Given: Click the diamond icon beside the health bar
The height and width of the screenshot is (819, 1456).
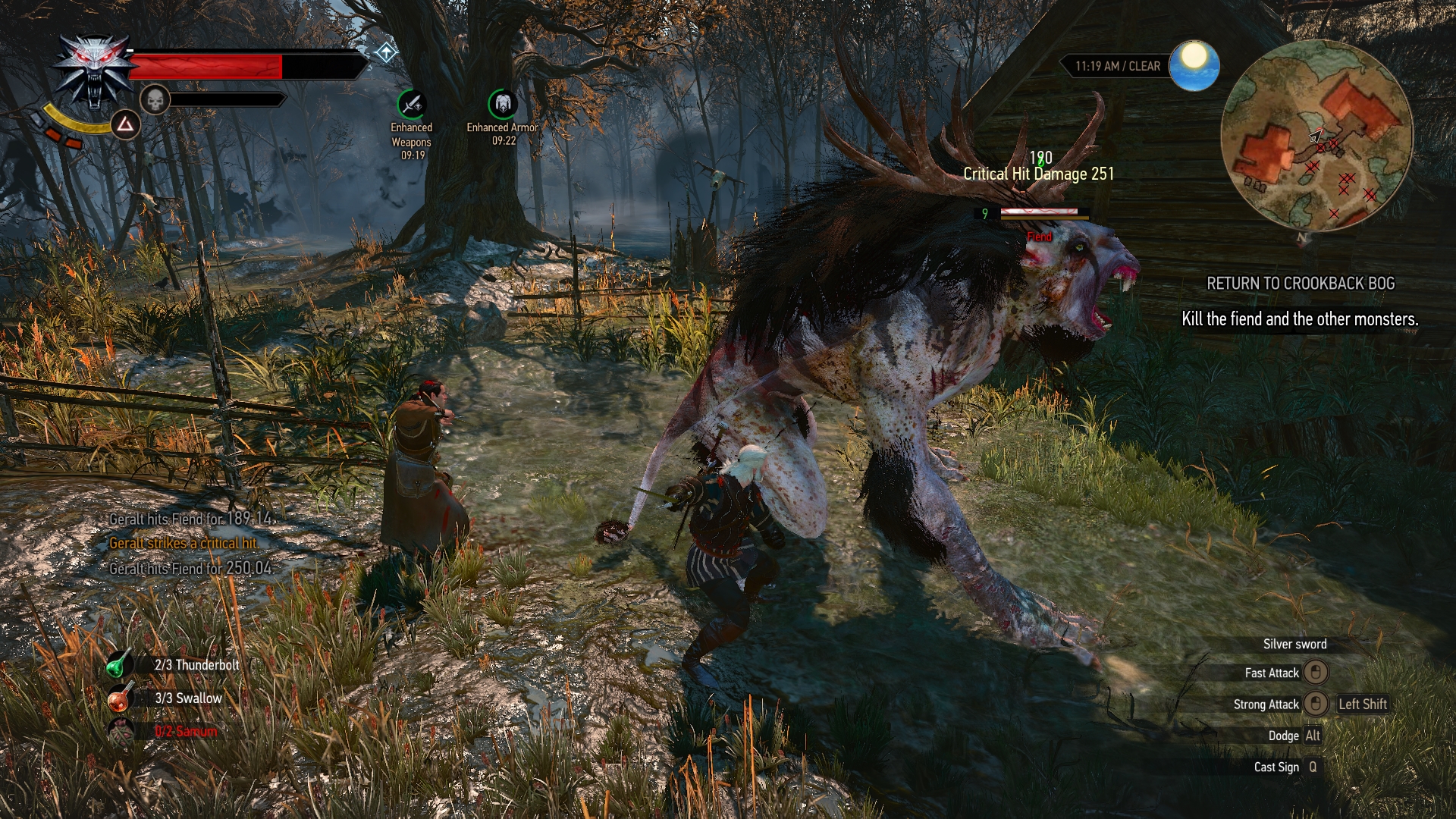Looking at the screenshot, I should click(386, 52).
